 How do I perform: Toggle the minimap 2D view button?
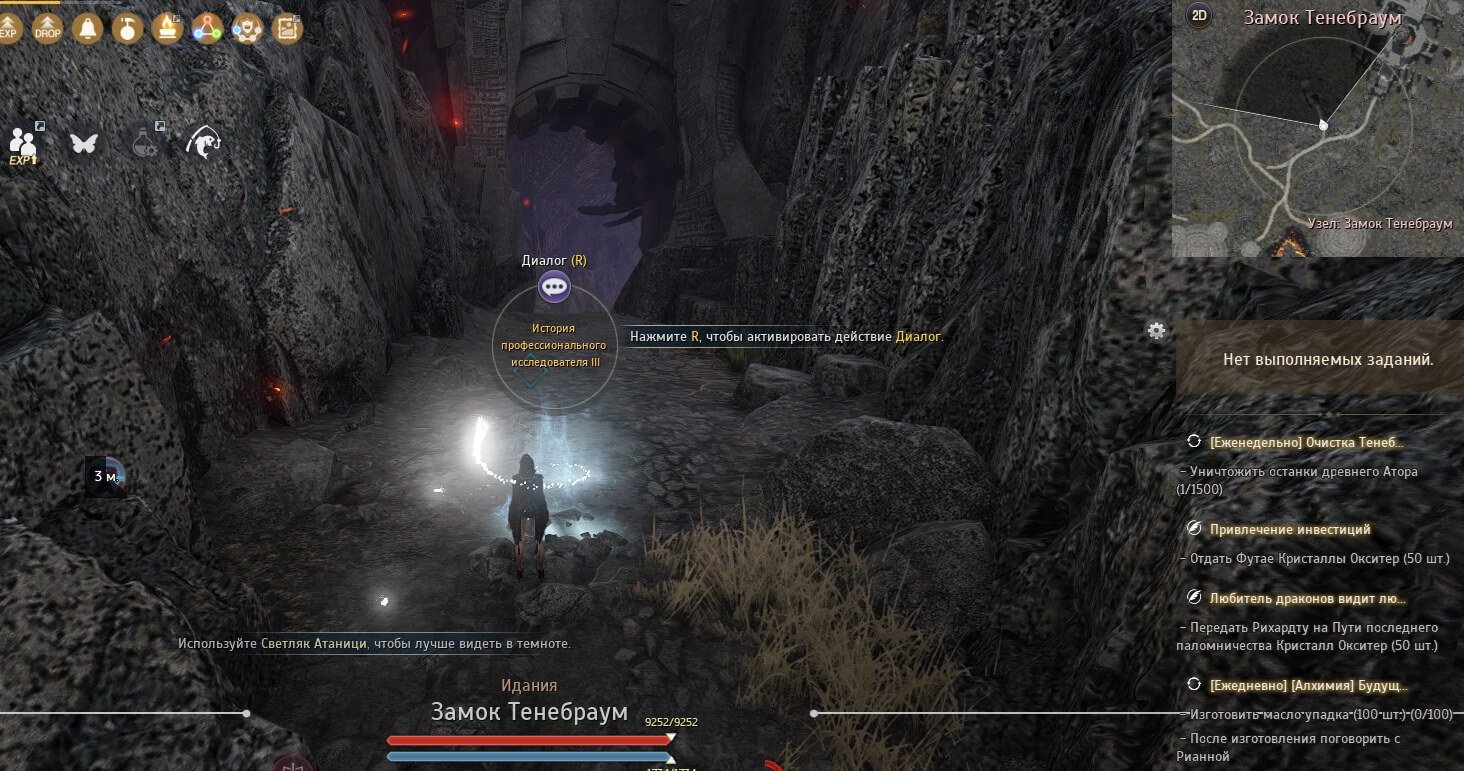[1198, 15]
